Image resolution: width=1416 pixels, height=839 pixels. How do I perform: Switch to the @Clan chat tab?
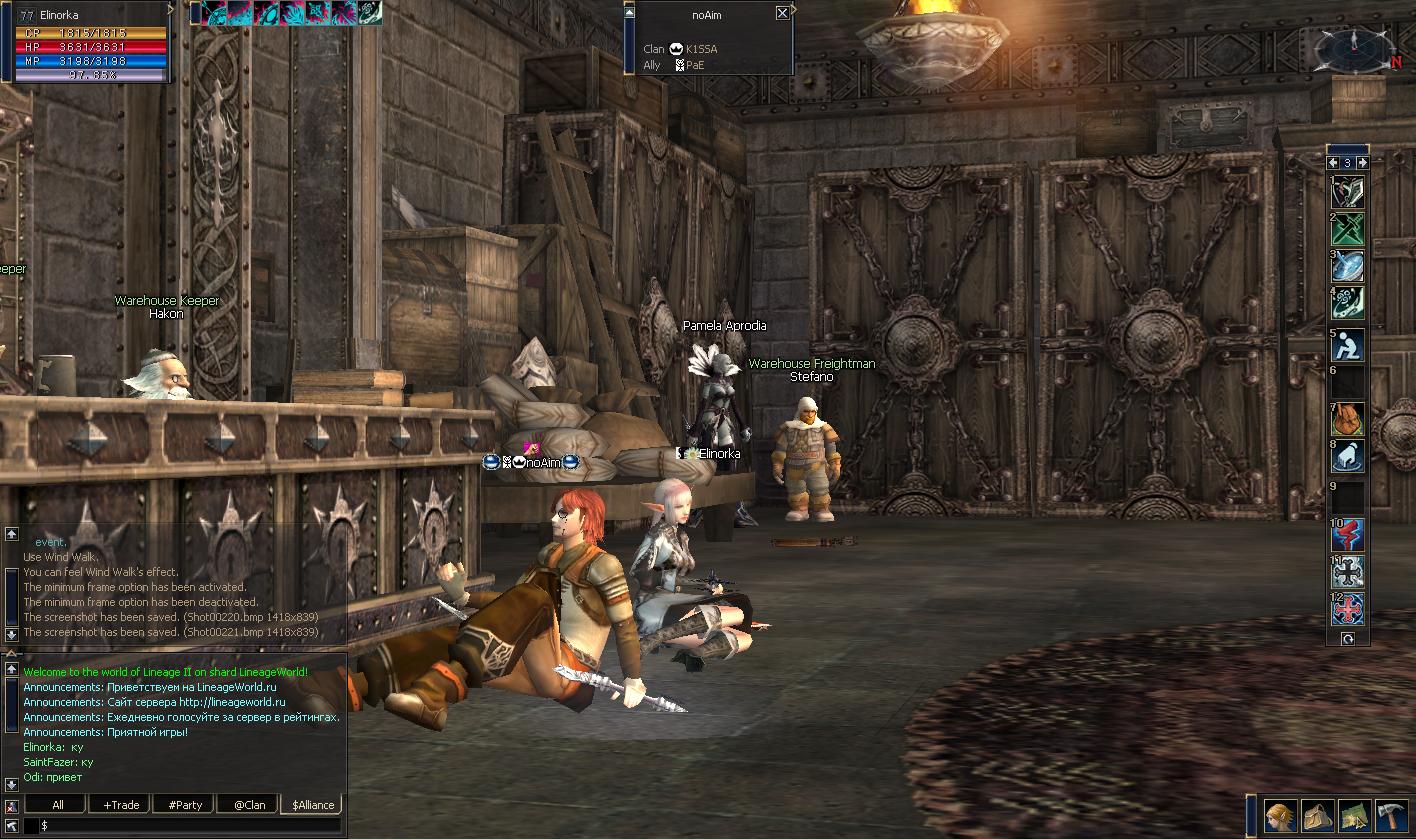click(x=249, y=804)
